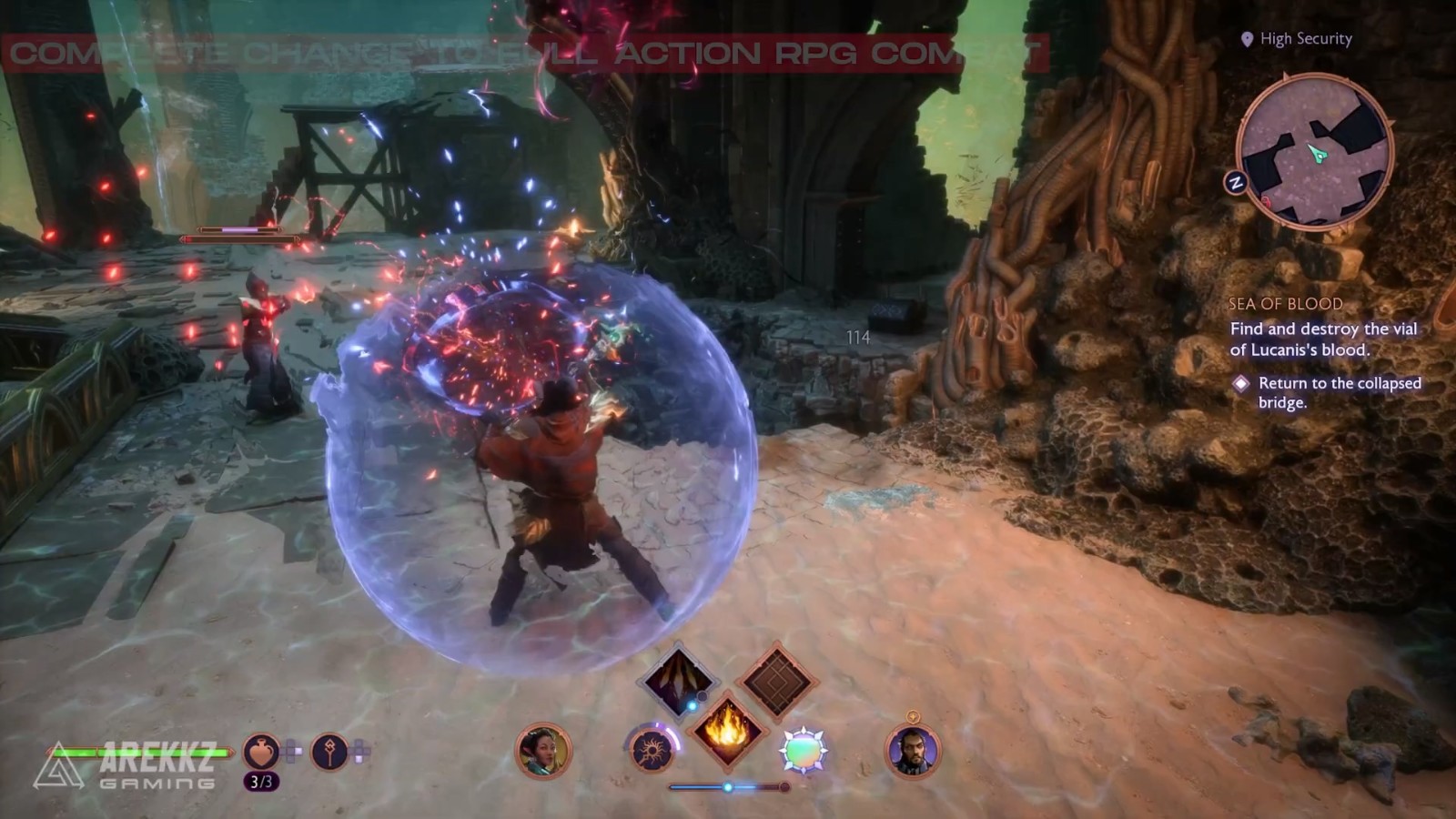Activate the dark spikes ability diamond
1456x819 pixels.
coord(678,681)
